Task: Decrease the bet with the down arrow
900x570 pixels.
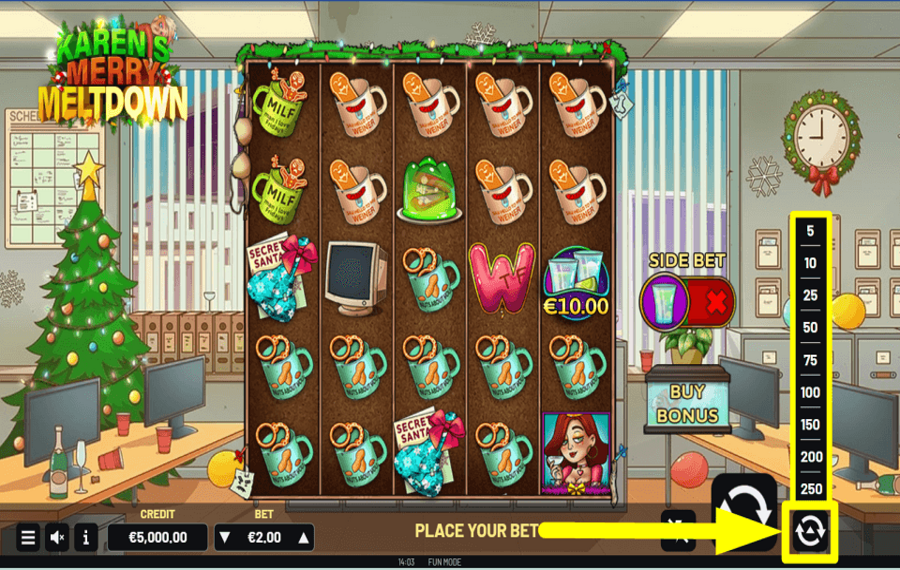Action: coord(226,537)
